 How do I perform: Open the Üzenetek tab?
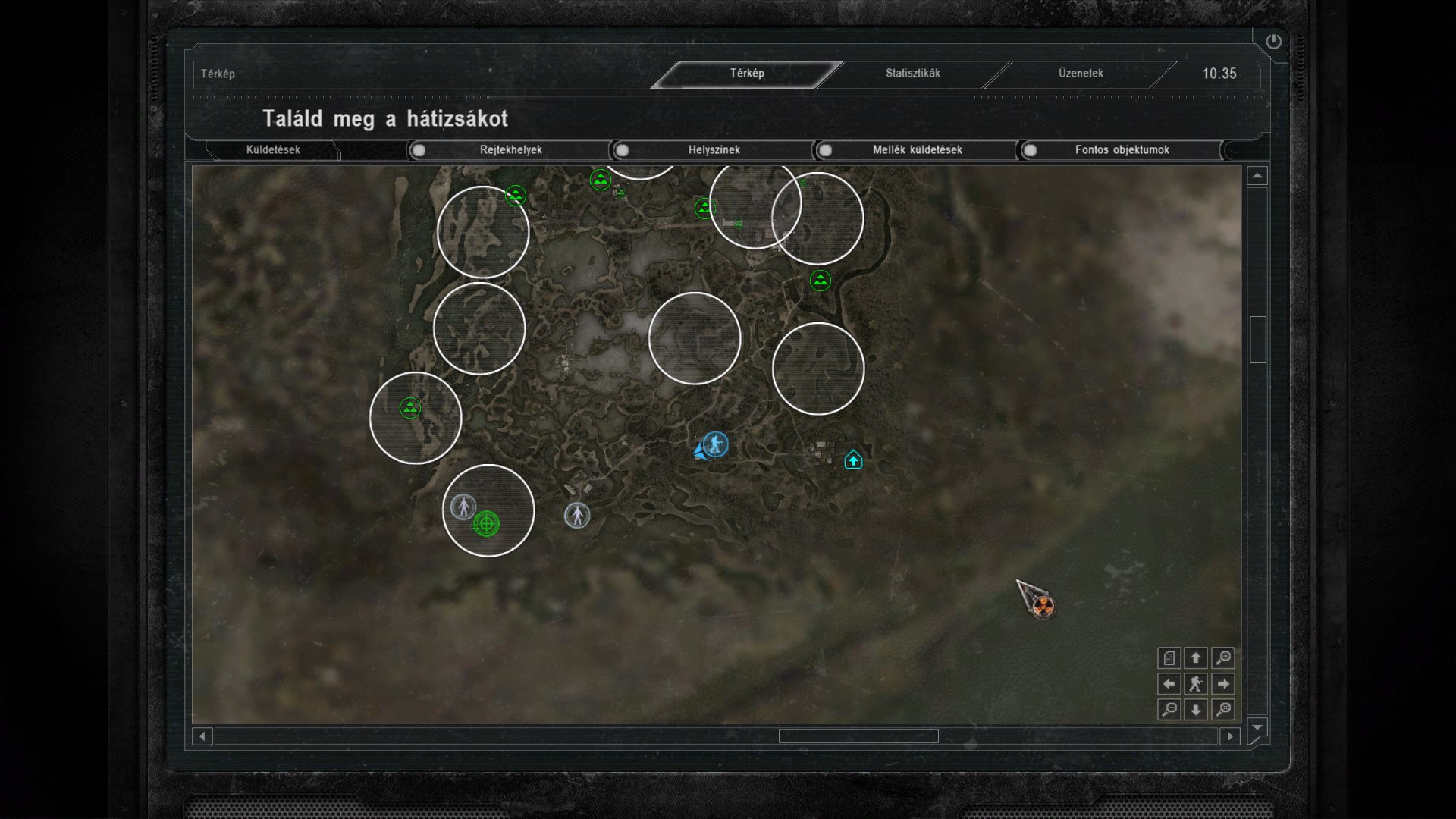click(x=1081, y=74)
